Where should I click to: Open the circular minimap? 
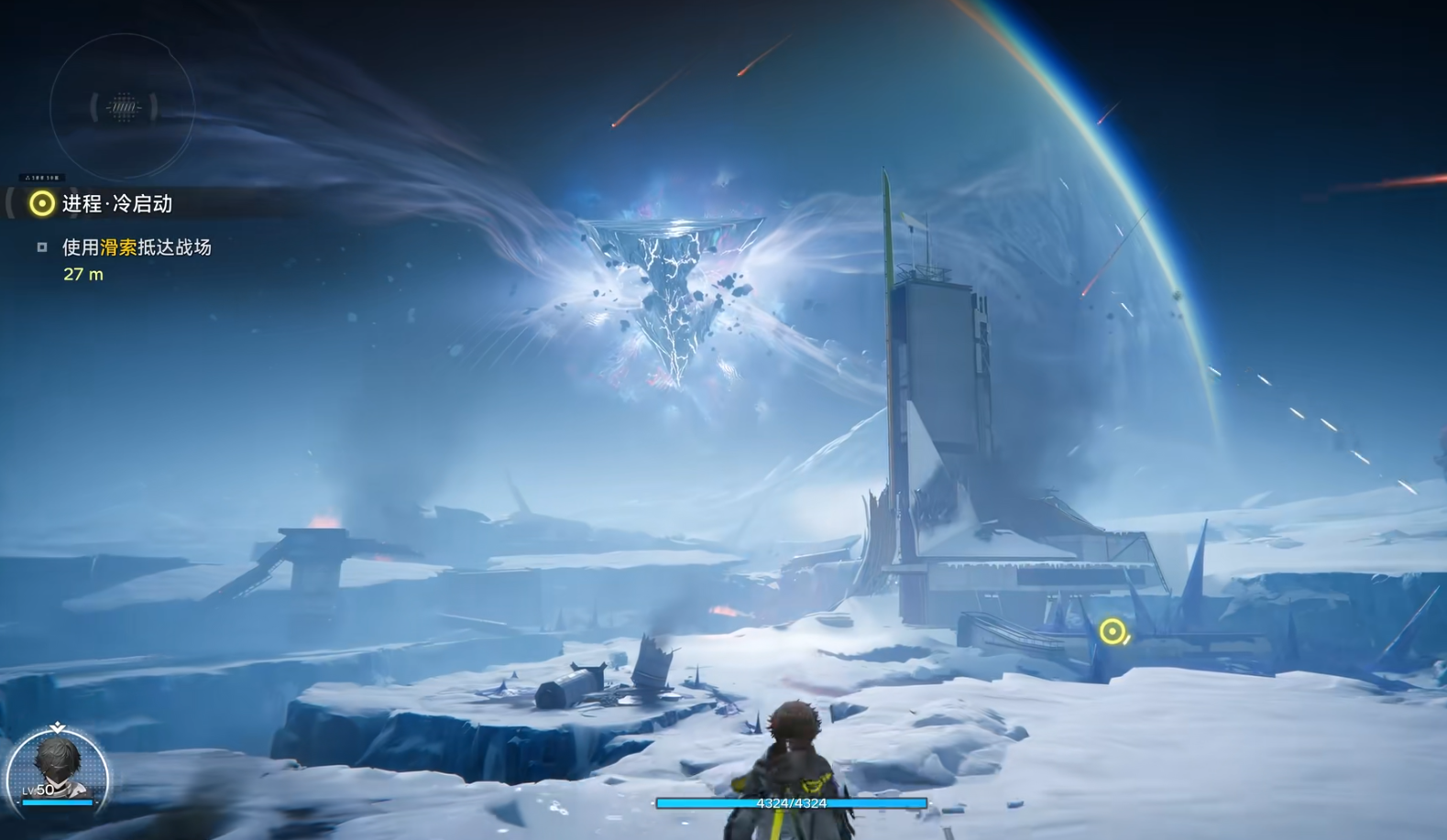122,107
